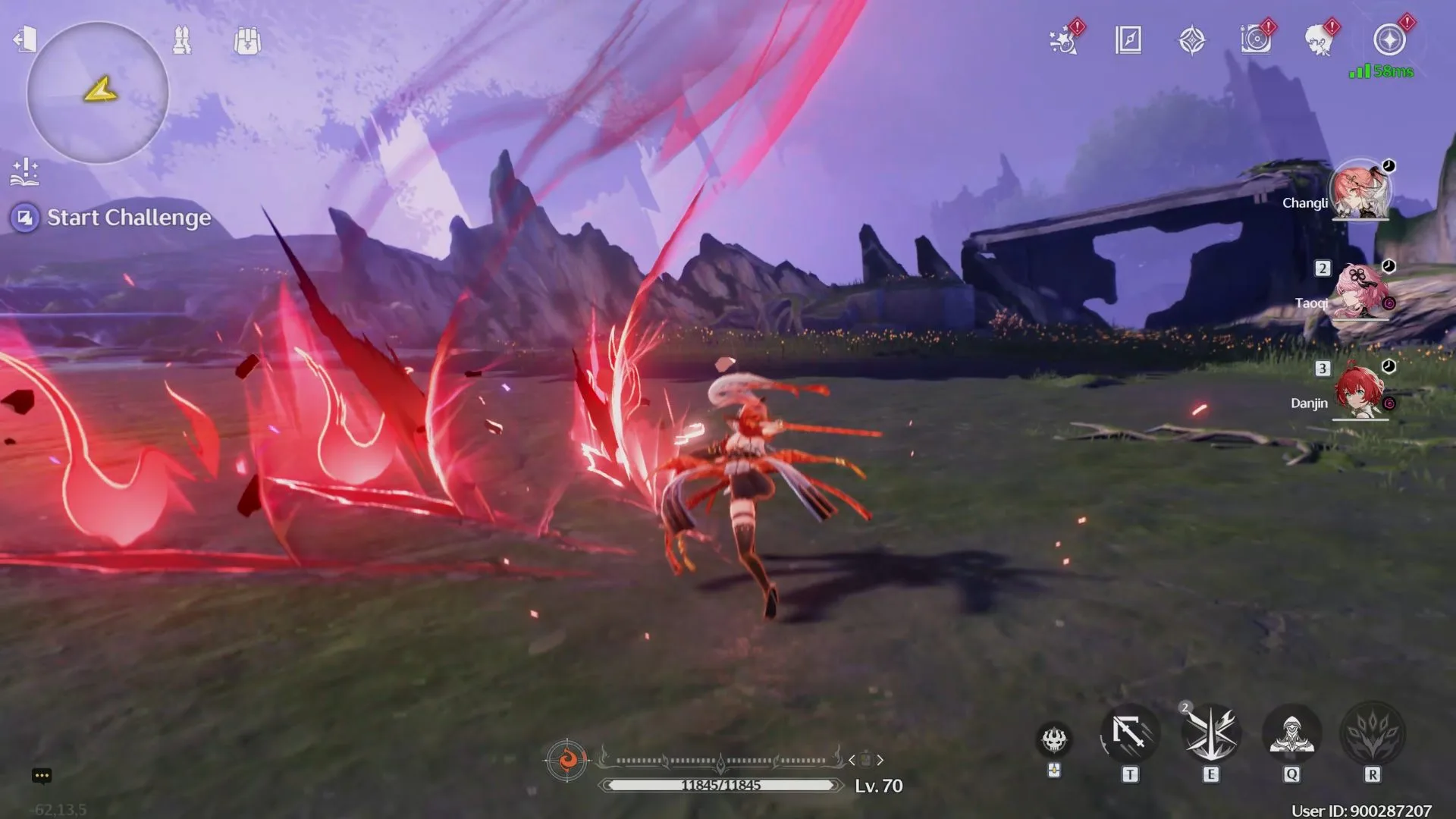Image resolution: width=1456 pixels, height=819 pixels.
Task: Switch to Danjin in the party
Action: pos(1360,391)
